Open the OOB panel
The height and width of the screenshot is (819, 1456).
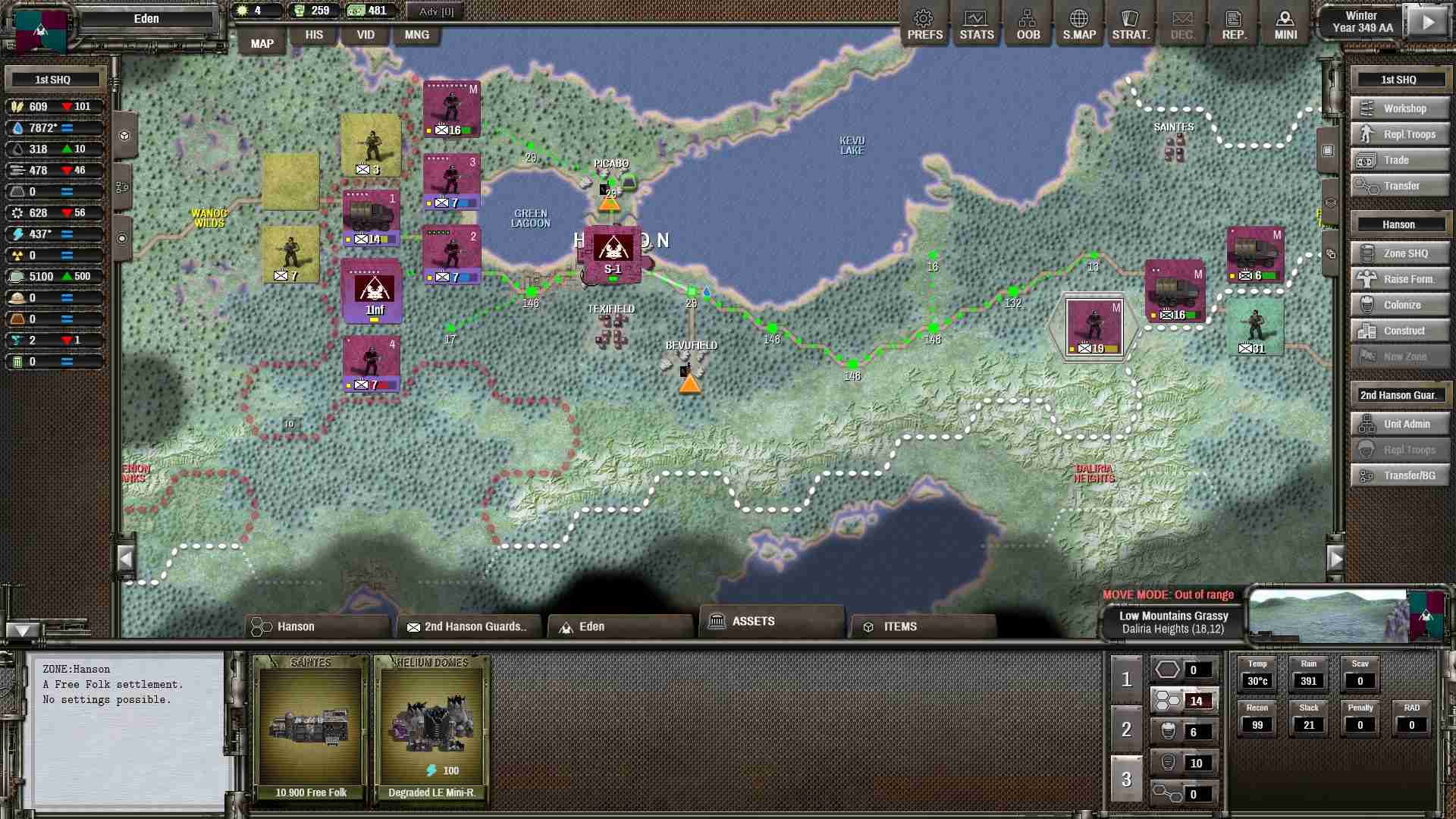pos(1028,23)
